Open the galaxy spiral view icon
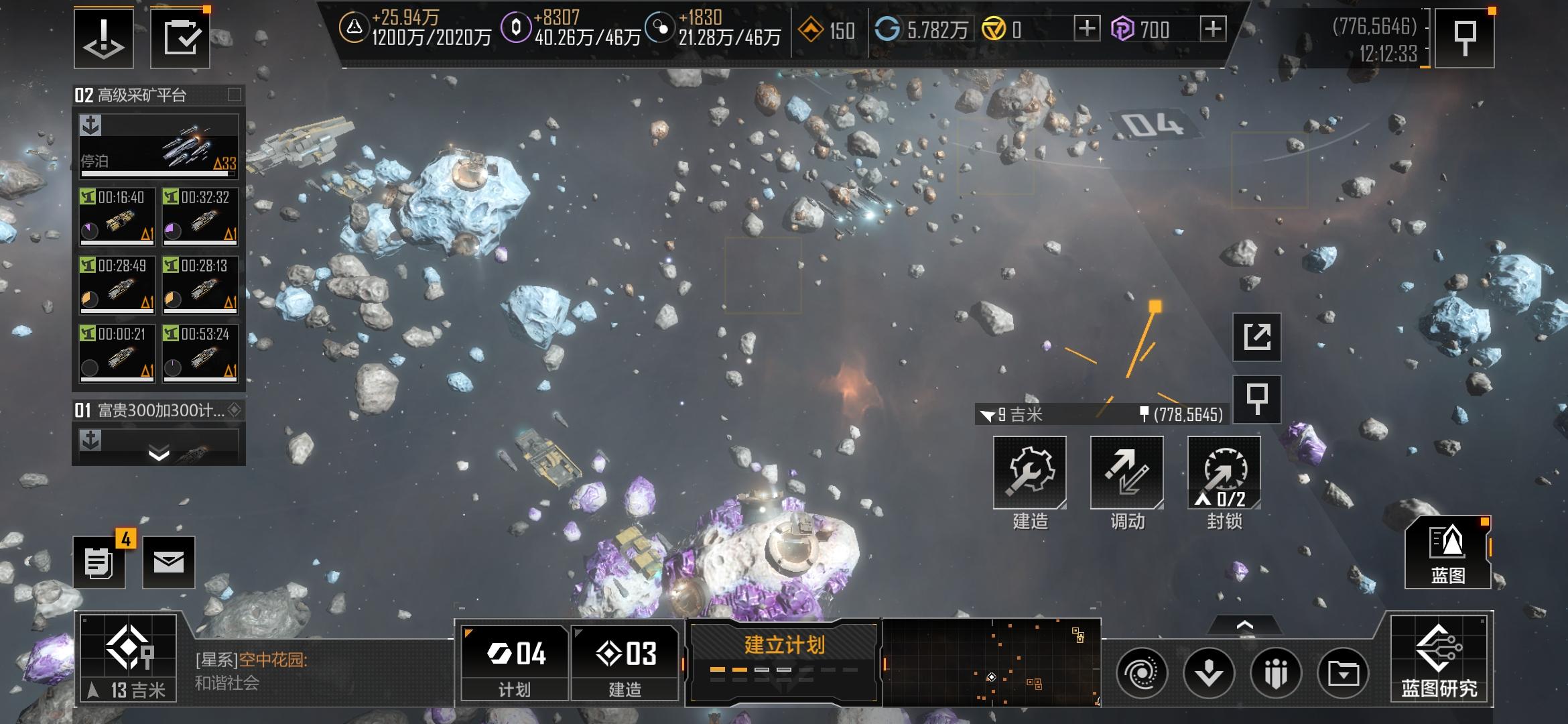The width and height of the screenshot is (1568, 724). (1141, 673)
